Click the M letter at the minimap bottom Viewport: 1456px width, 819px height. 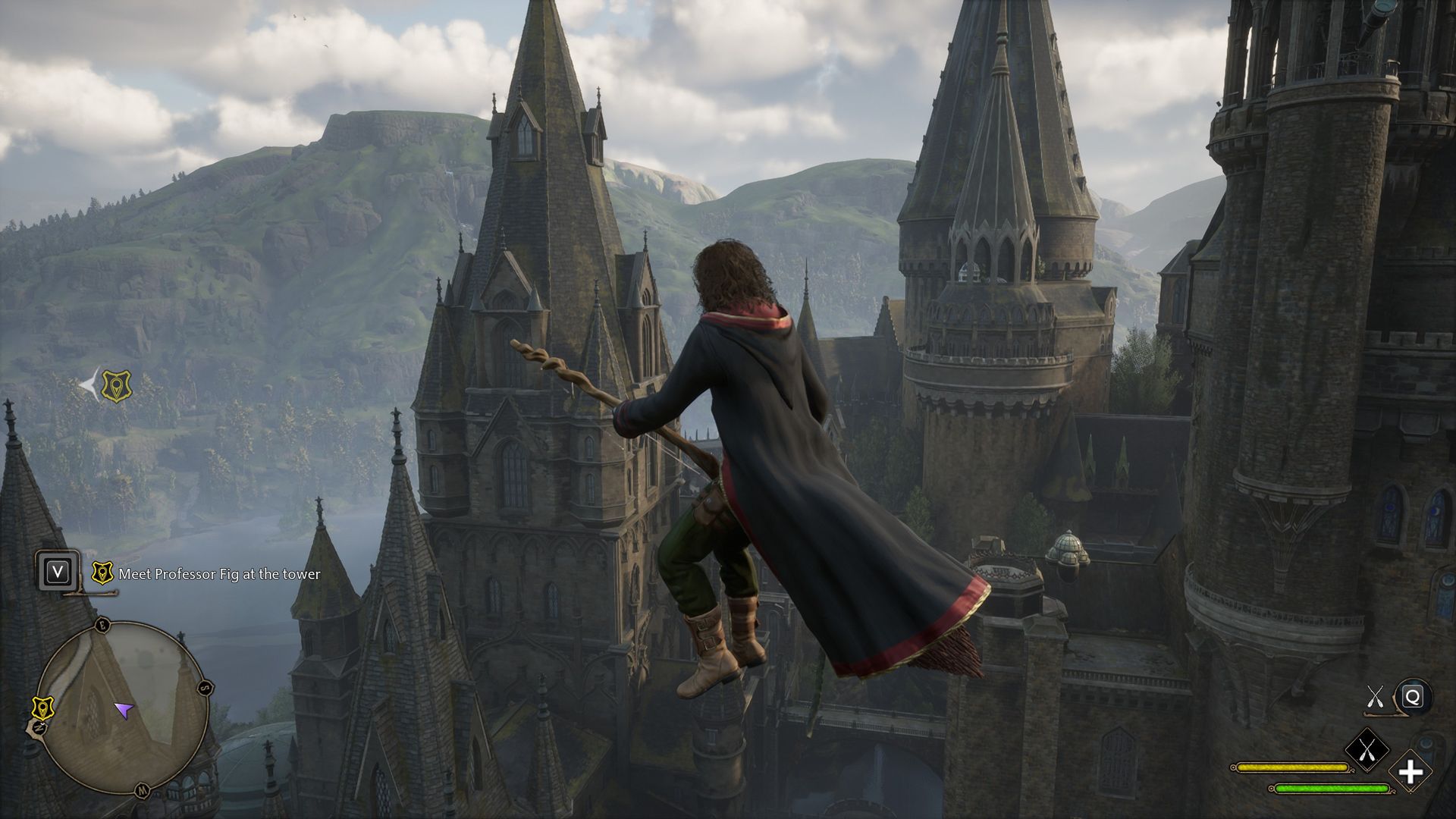click(x=142, y=790)
